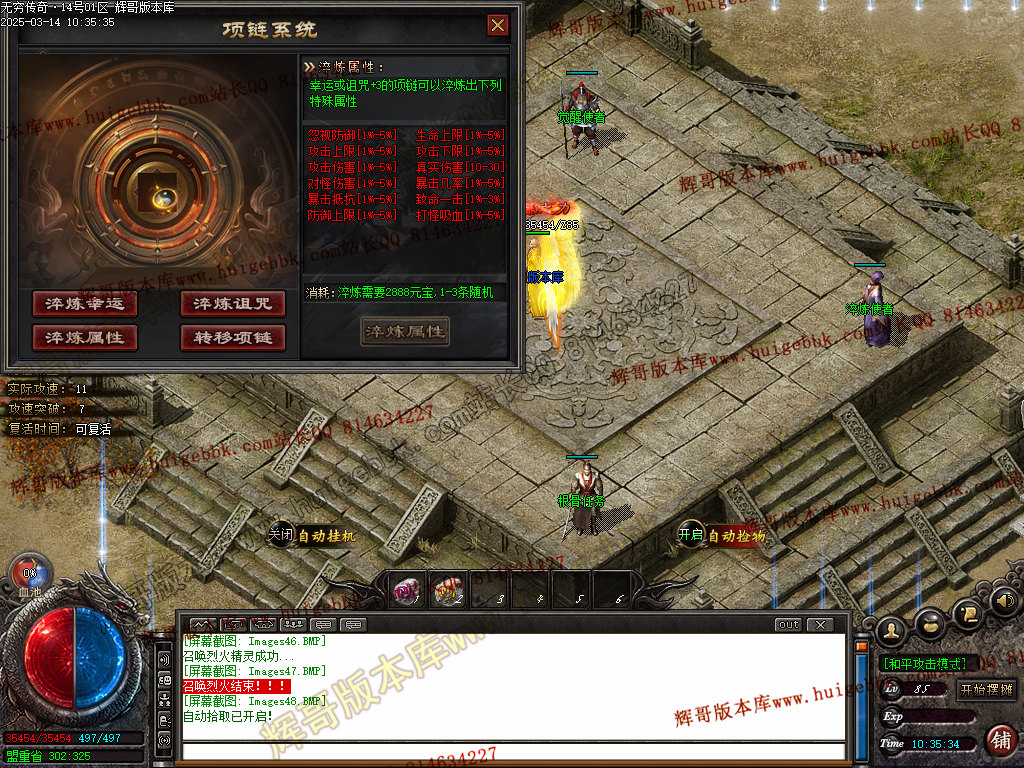Screen dimensions: 1024x768
Task: Click the 开始摆摊 start stall button
Action: (986, 689)
